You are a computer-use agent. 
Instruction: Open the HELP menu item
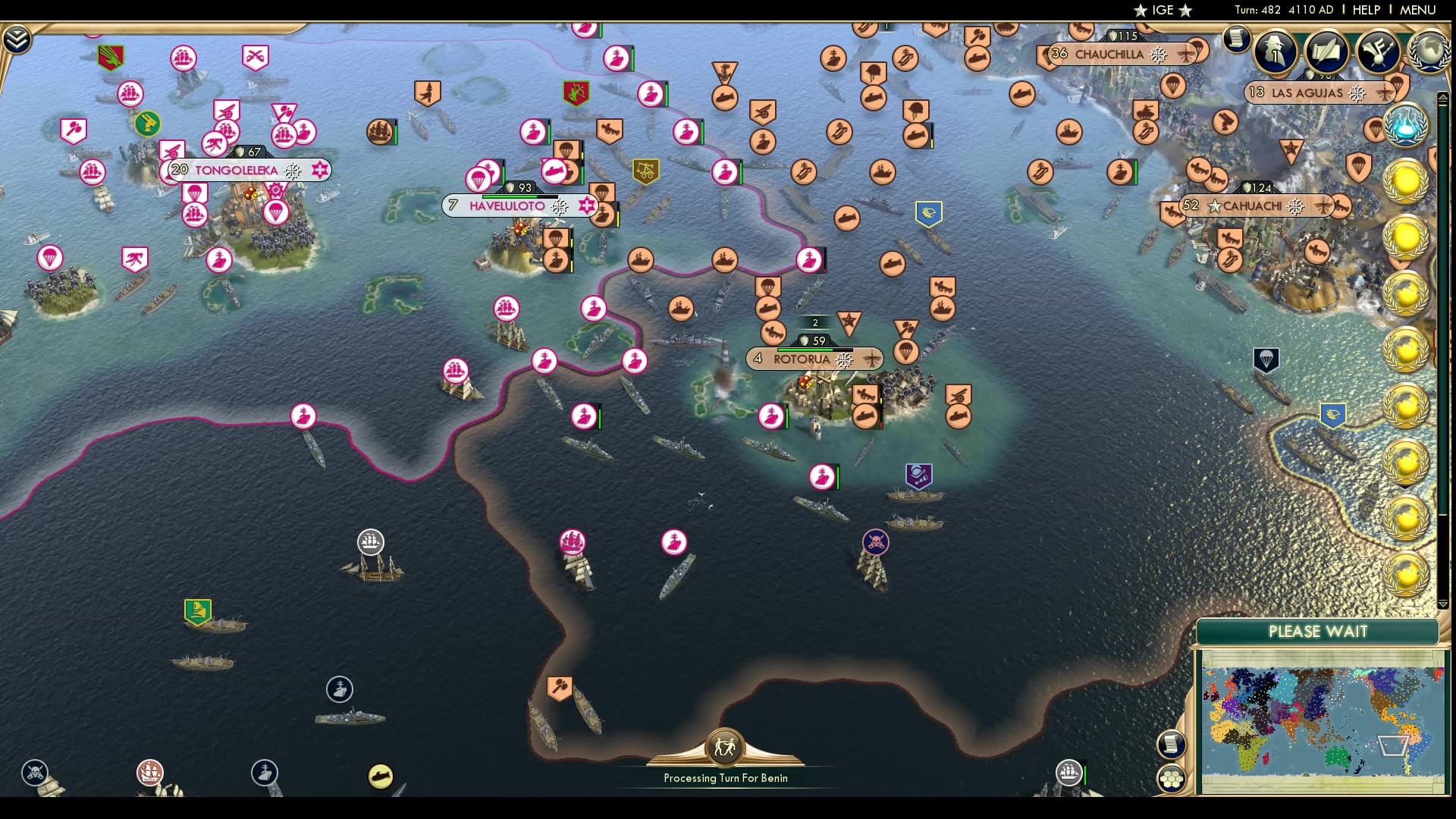(1365, 10)
